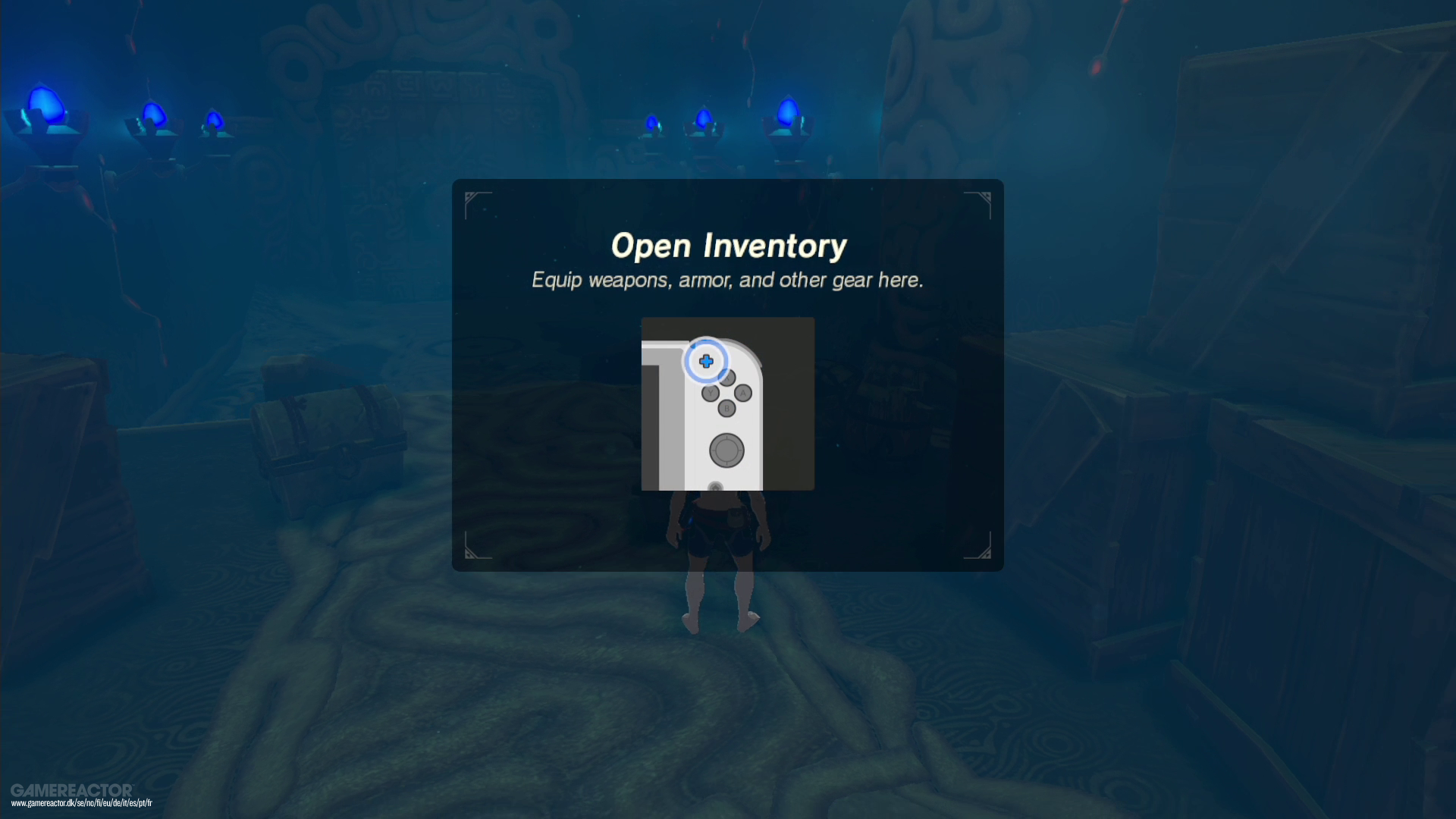Select the B button on the Joy-Con diagram

(726, 409)
